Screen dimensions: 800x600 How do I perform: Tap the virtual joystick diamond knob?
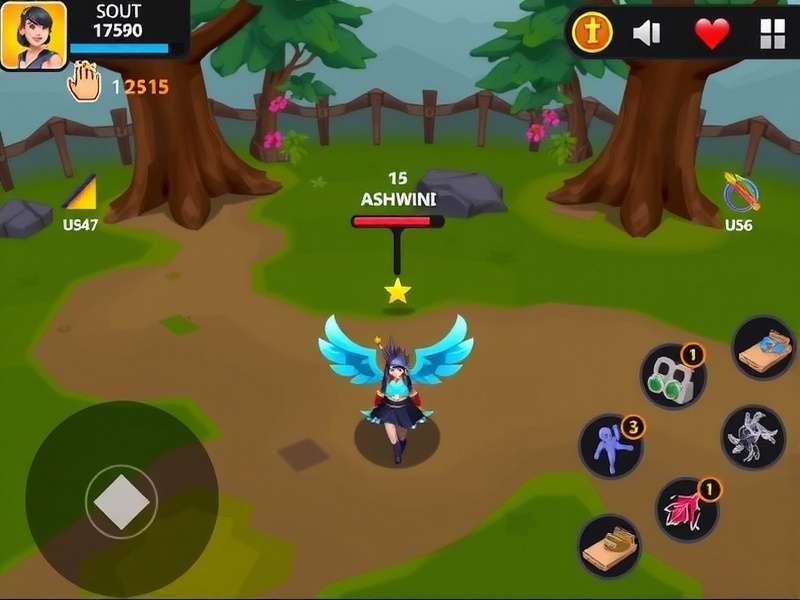[x=122, y=500]
